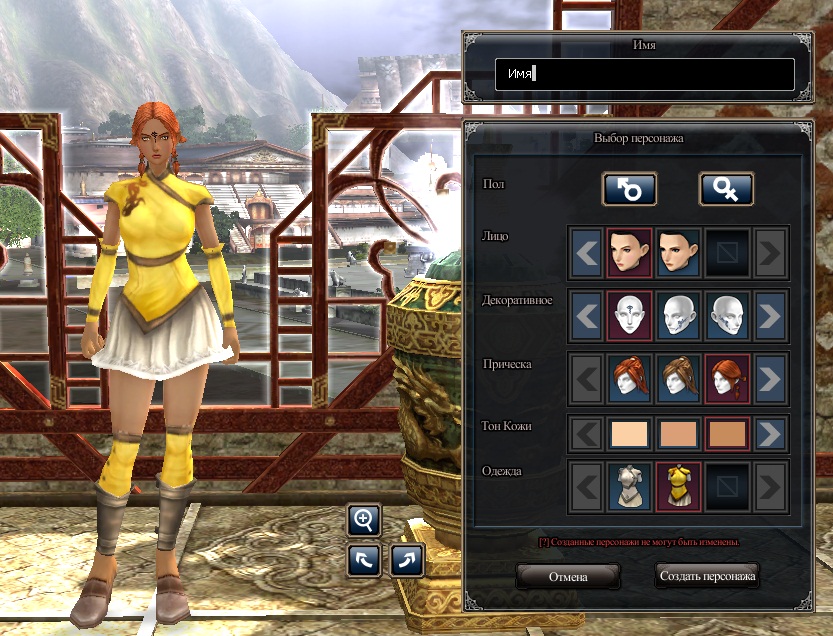833x636 pixels.
Task: Cancel with the Отмена button
Action: click(568, 577)
